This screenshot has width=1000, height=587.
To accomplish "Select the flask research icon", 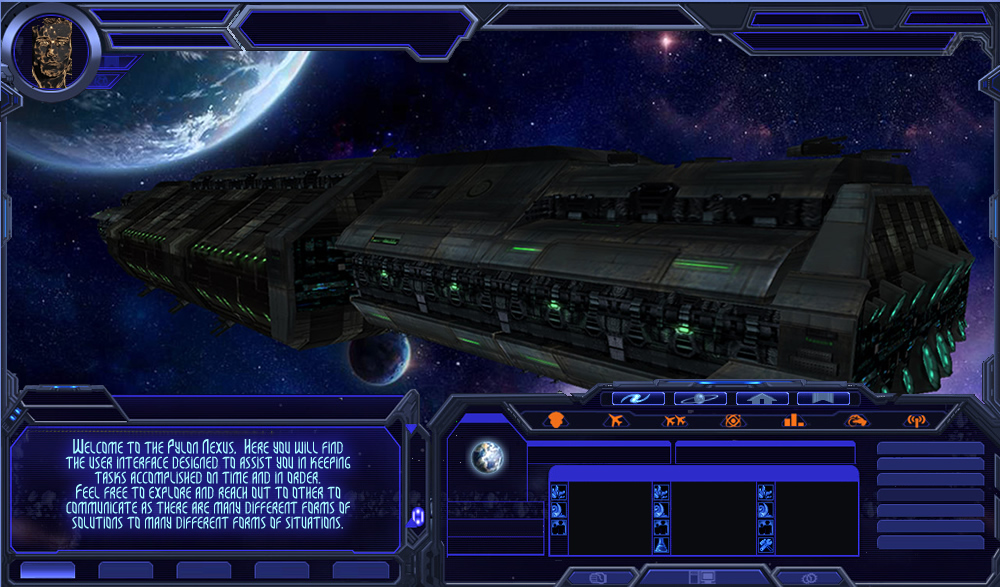I will pyautogui.click(x=661, y=545).
